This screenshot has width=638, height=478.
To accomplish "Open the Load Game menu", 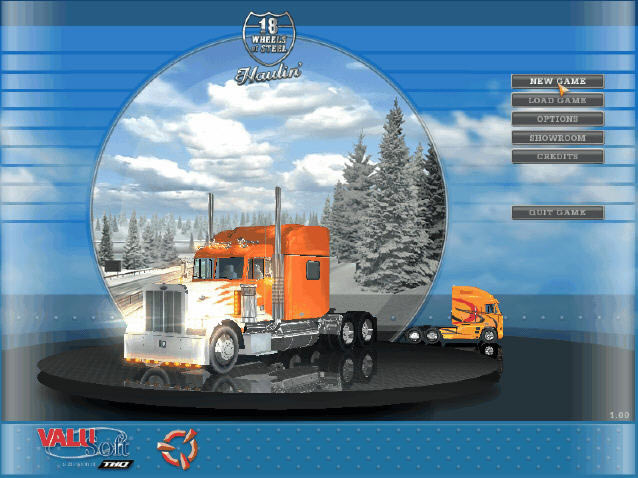I will click(557, 100).
